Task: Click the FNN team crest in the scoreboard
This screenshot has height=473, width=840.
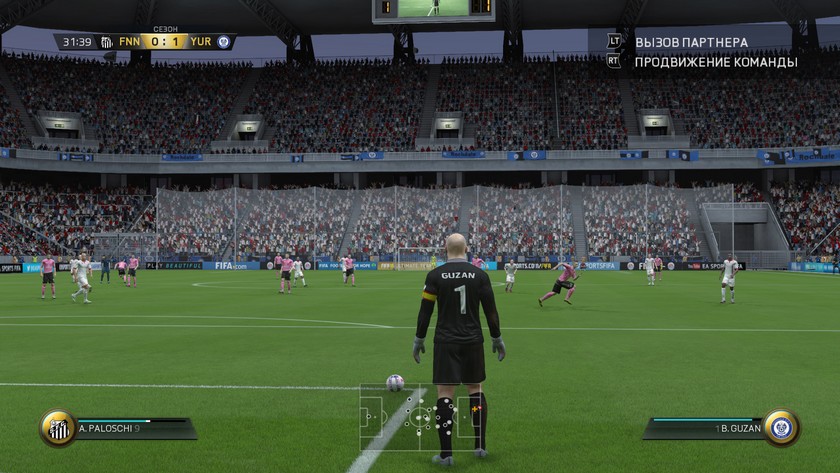Action: [x=107, y=42]
